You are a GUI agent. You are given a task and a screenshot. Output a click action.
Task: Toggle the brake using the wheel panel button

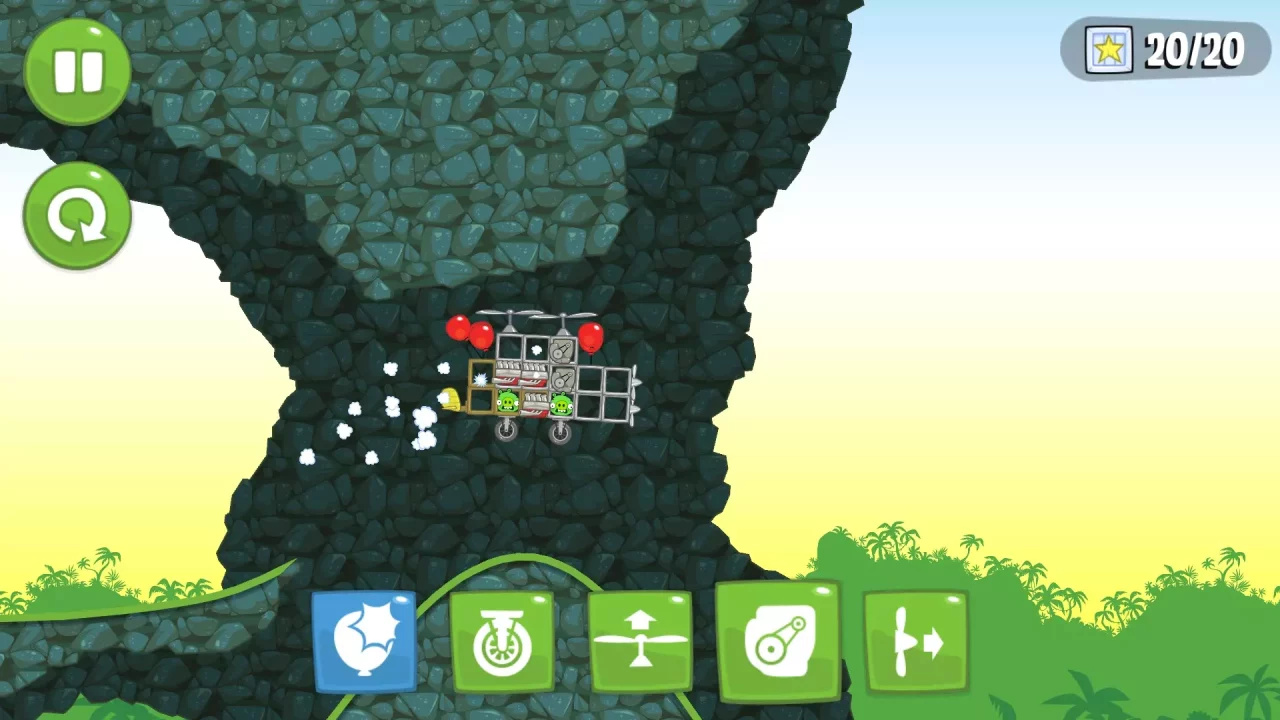coord(503,640)
